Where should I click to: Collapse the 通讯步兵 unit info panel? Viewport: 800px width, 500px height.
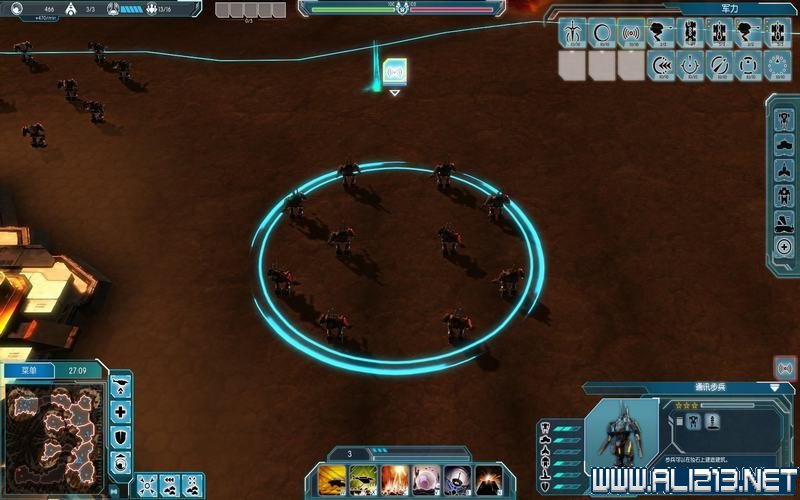tap(775, 387)
